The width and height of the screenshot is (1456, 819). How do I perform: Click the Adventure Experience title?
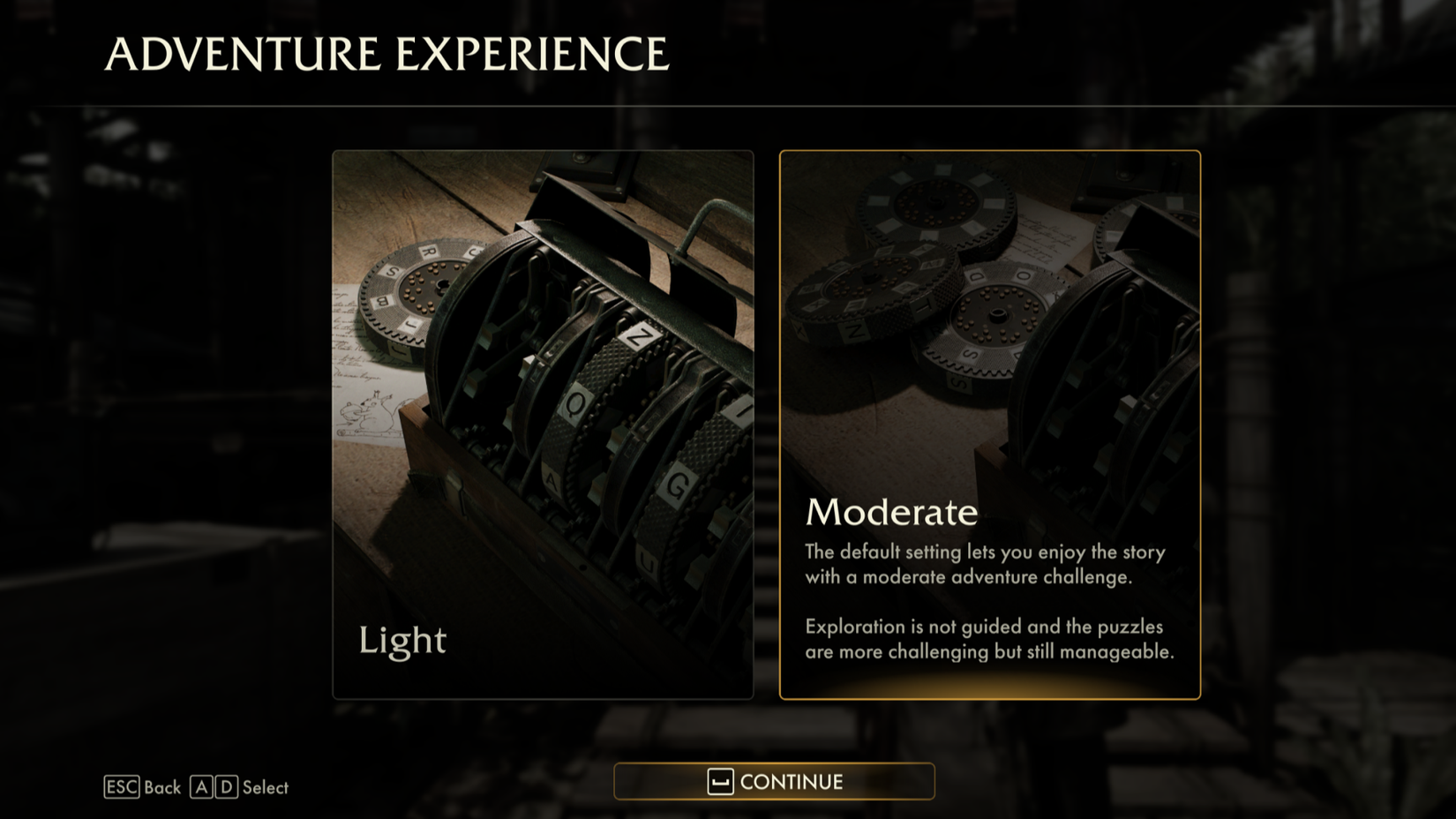tap(386, 53)
